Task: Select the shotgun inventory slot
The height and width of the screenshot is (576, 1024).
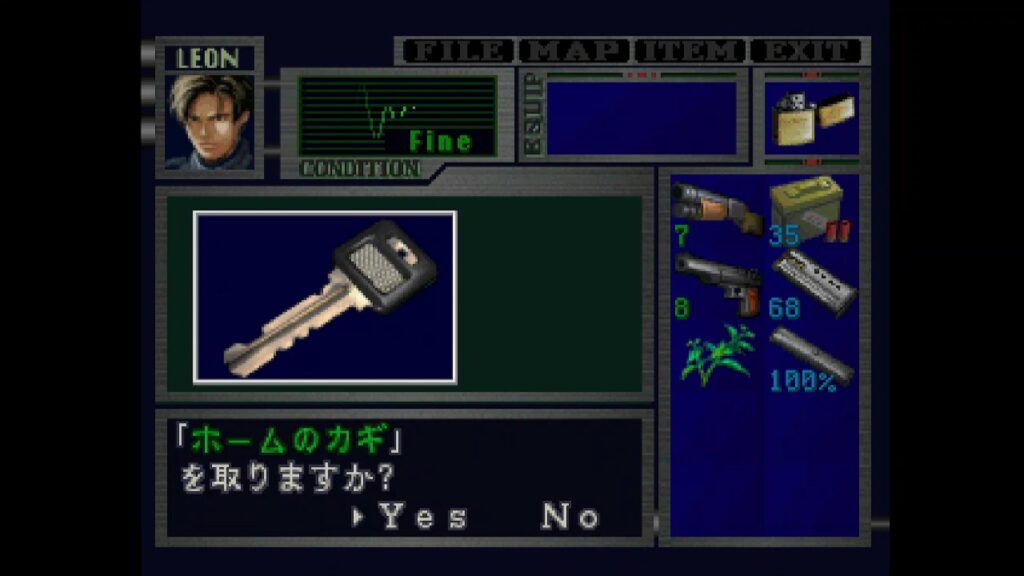Action: click(714, 210)
